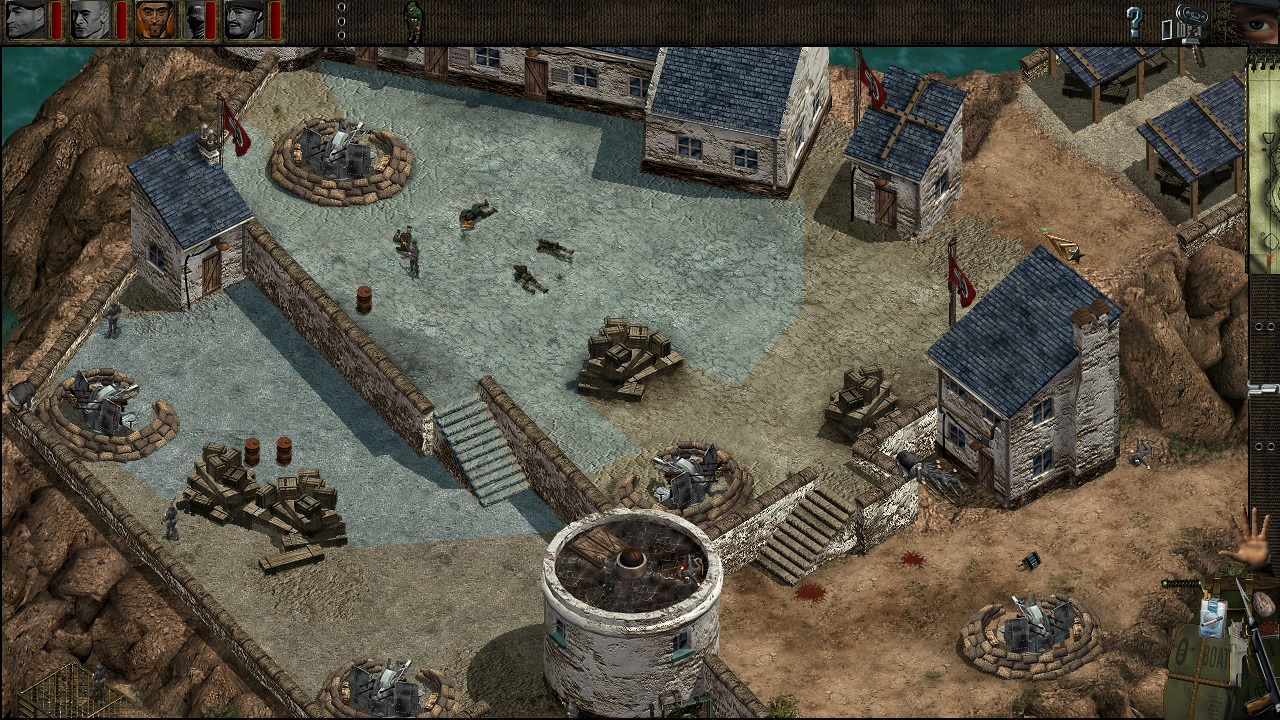Select the Spy's portrait
This screenshot has height=720, width=1280.
tap(155, 20)
